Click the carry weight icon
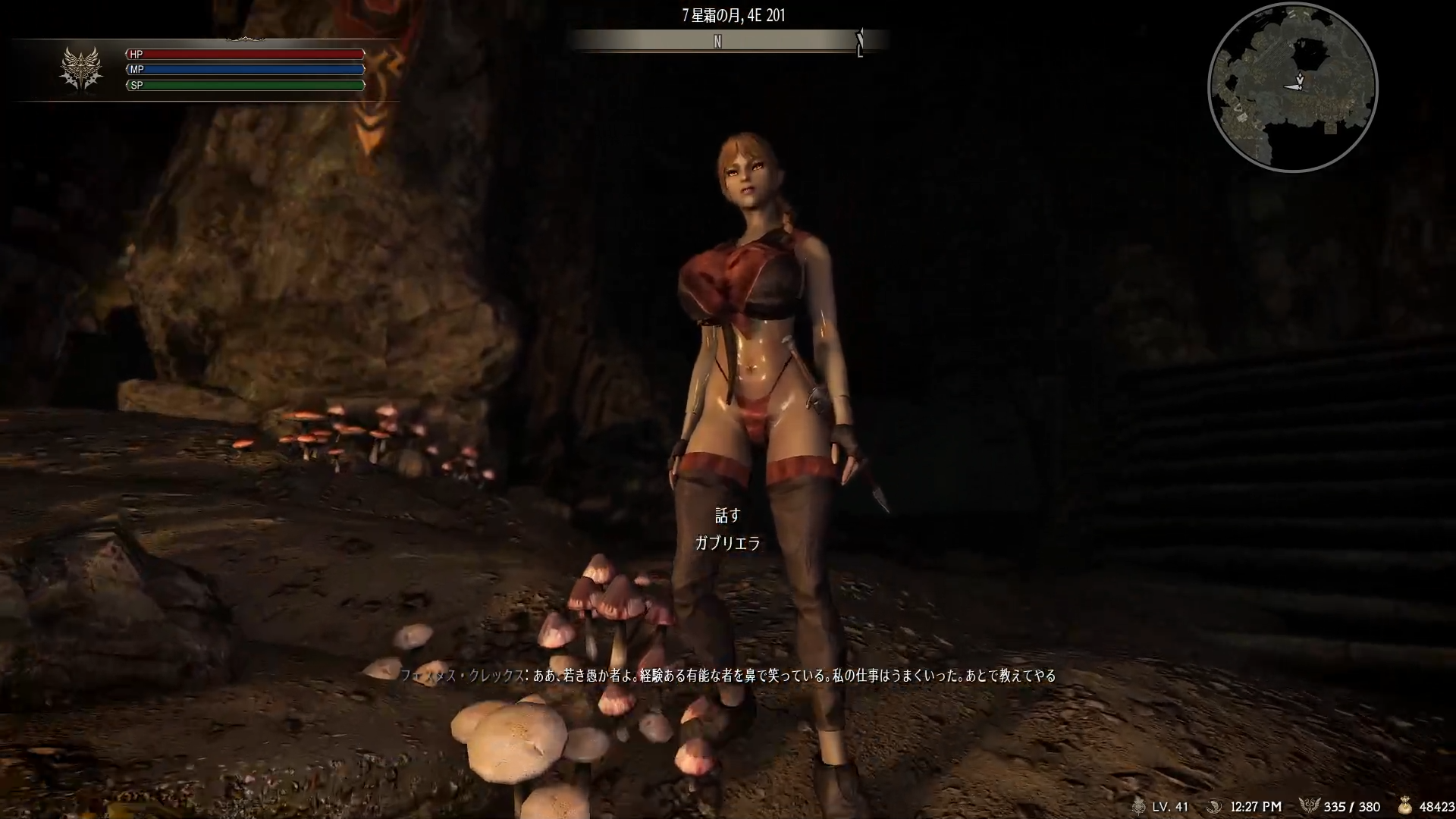This screenshot has height=819, width=1456. [x=1309, y=806]
